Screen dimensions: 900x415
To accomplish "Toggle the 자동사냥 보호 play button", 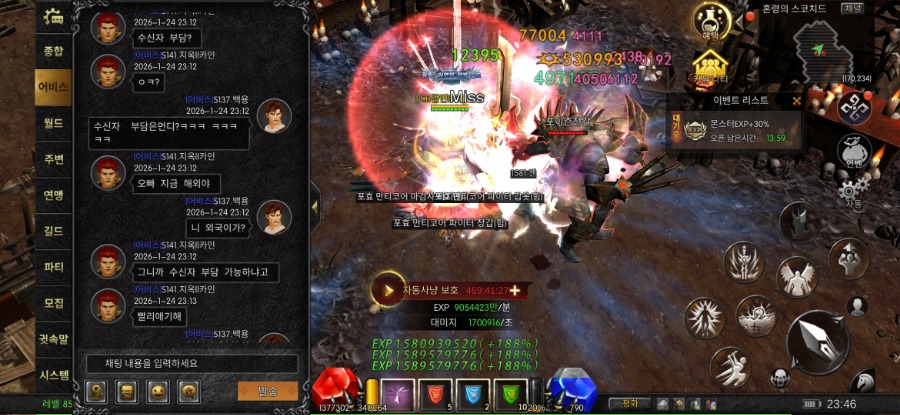I will (386, 290).
